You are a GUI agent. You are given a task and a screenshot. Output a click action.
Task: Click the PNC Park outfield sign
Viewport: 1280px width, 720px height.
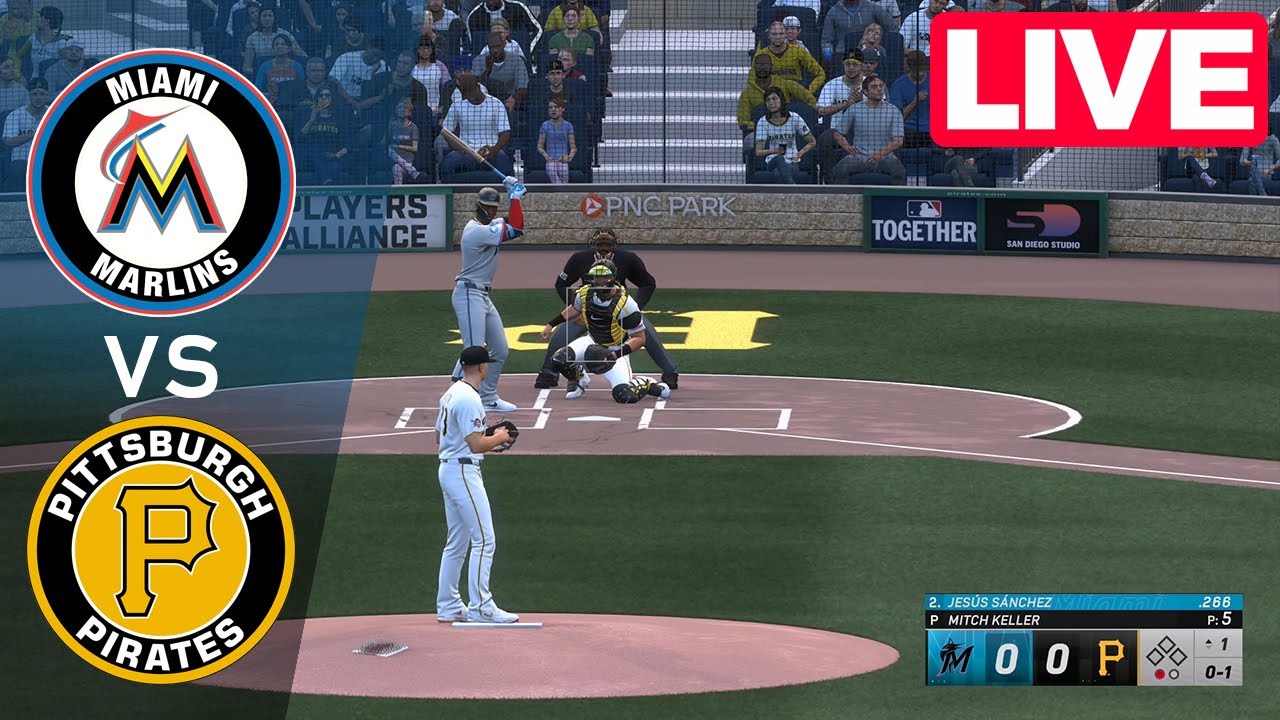pos(658,204)
